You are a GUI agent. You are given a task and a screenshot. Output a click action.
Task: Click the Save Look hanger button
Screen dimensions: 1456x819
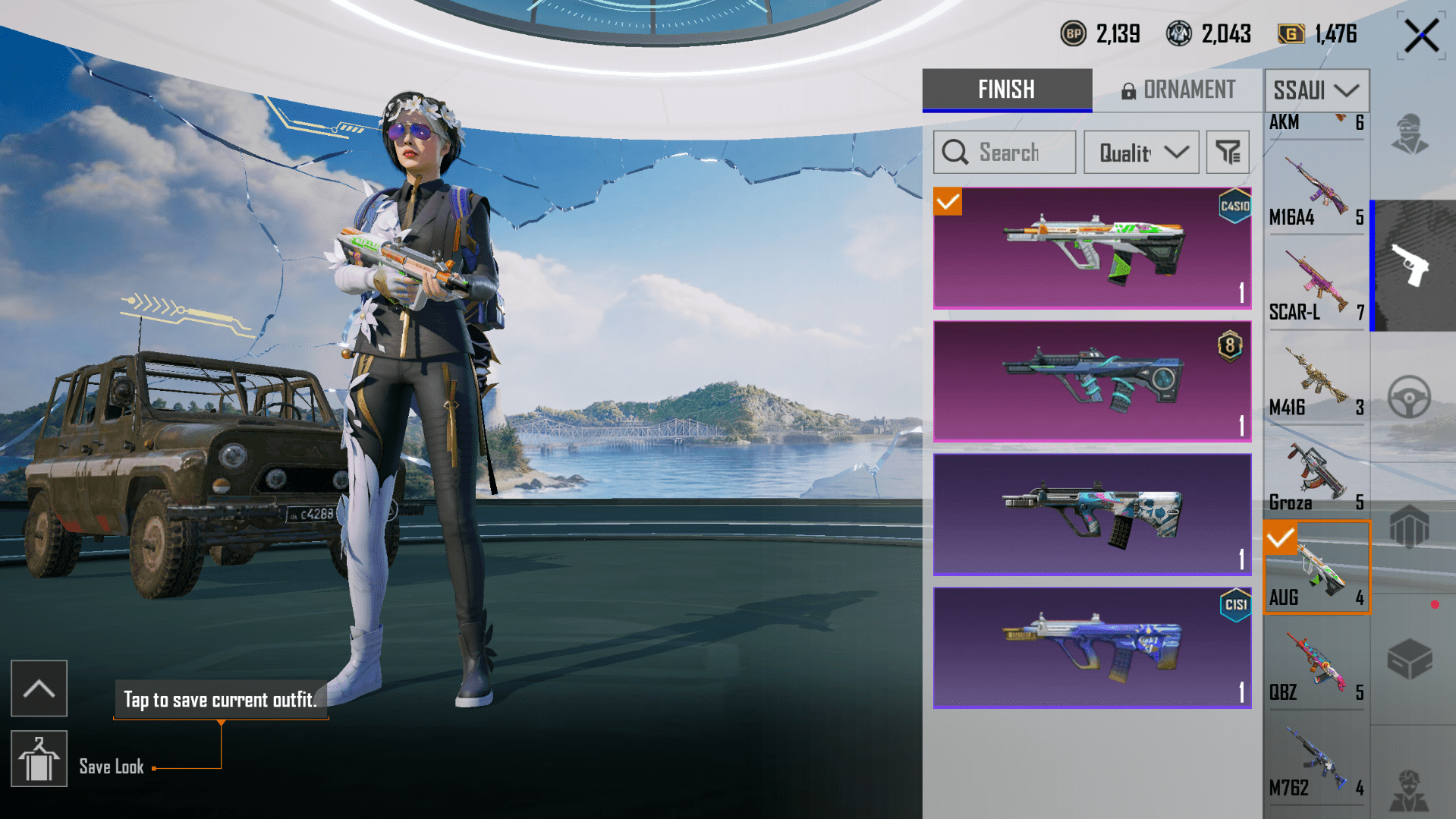(39, 758)
